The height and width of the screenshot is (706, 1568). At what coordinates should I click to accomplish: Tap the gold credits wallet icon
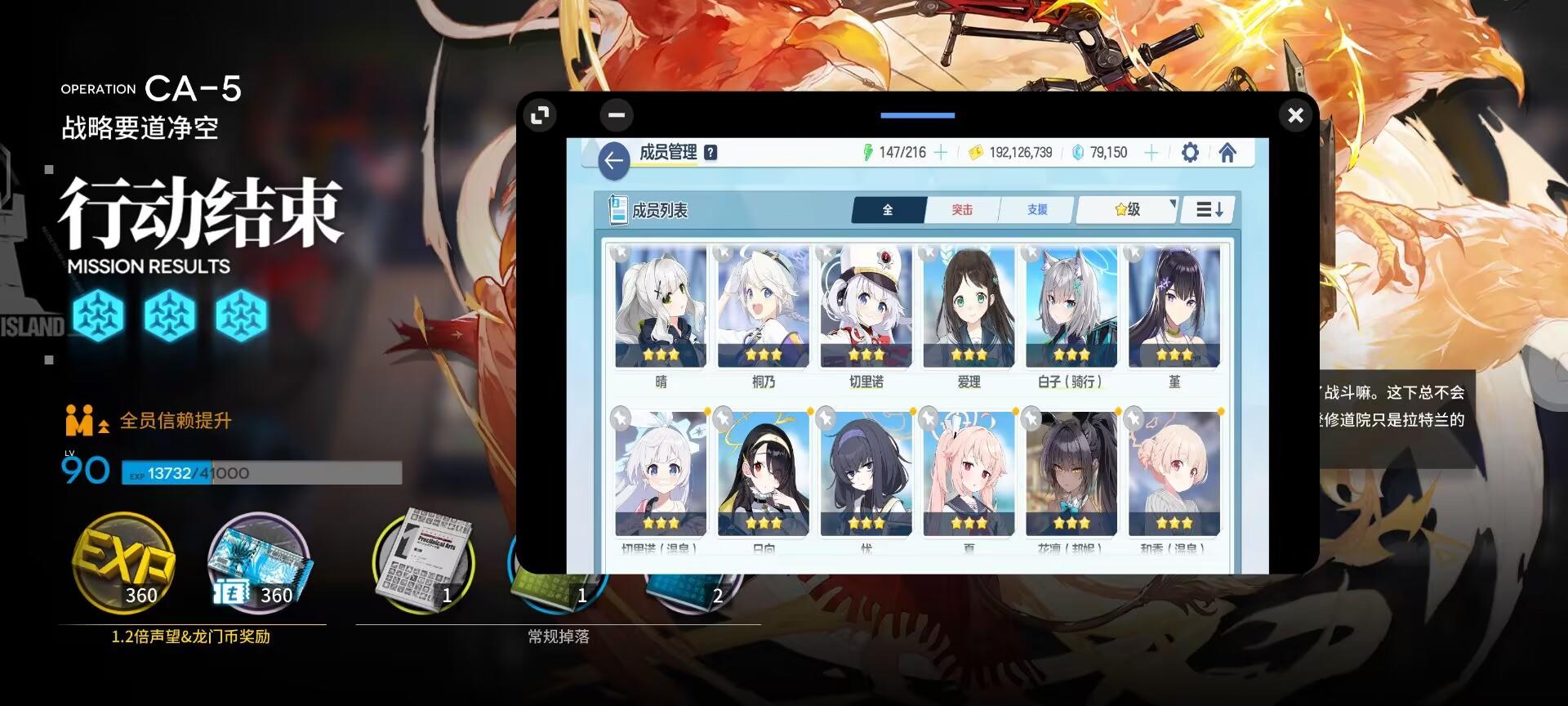point(973,152)
